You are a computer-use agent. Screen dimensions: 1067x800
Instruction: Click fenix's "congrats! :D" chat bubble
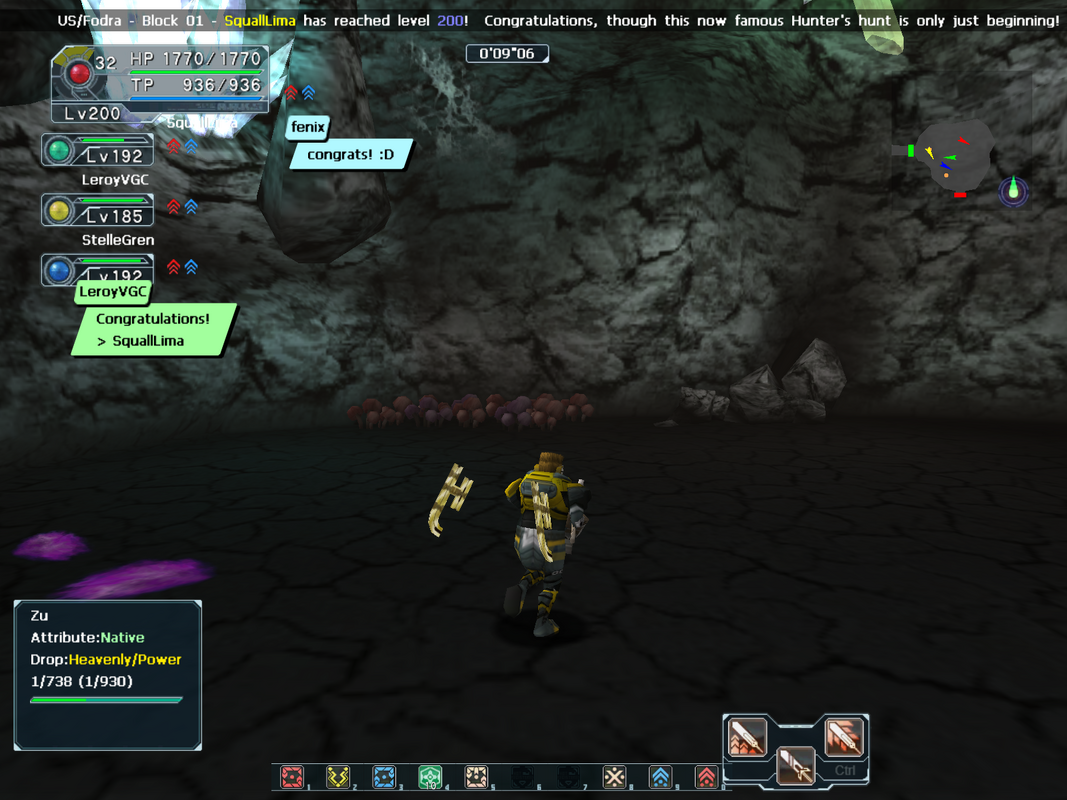pyautogui.click(x=351, y=155)
